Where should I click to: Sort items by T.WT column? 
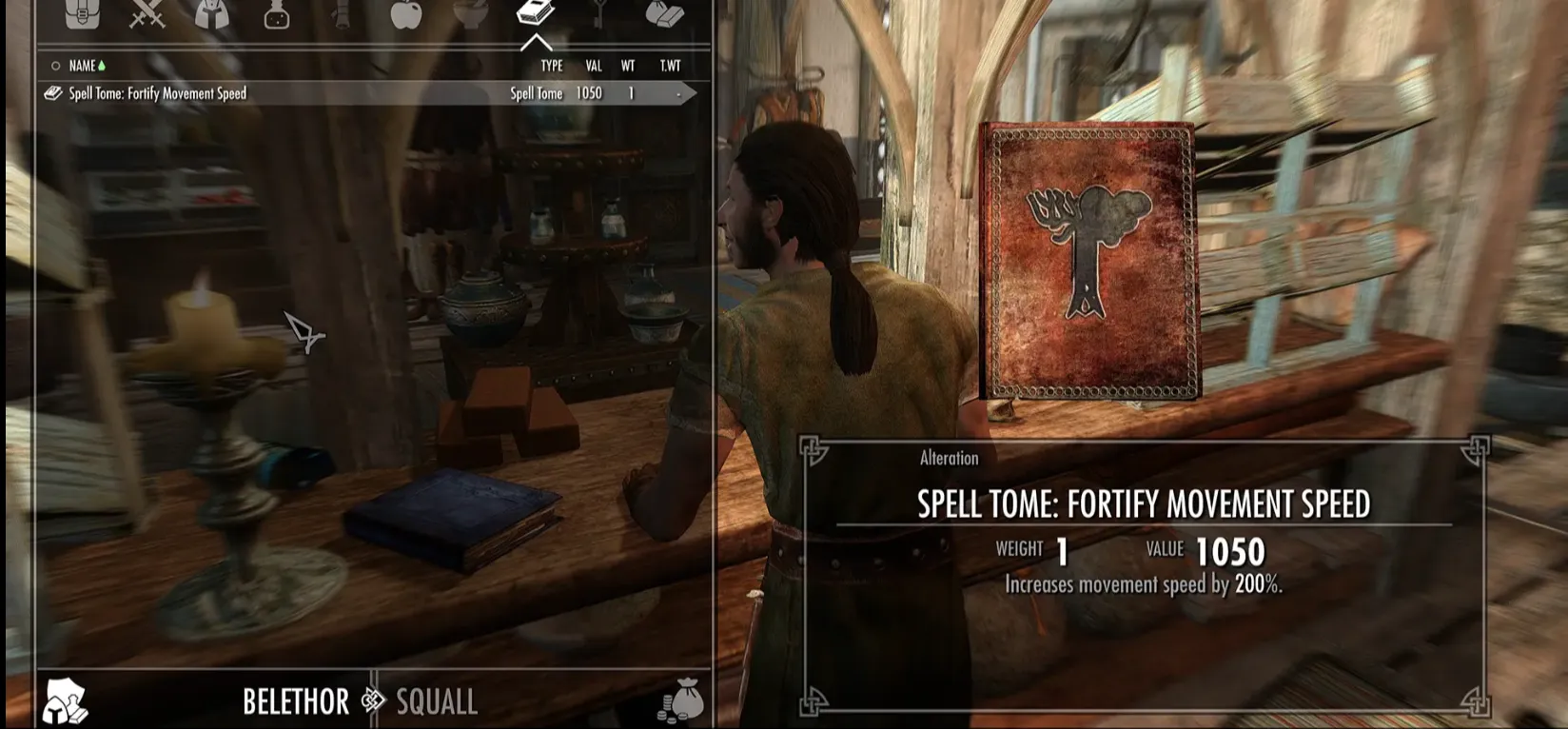tap(670, 66)
